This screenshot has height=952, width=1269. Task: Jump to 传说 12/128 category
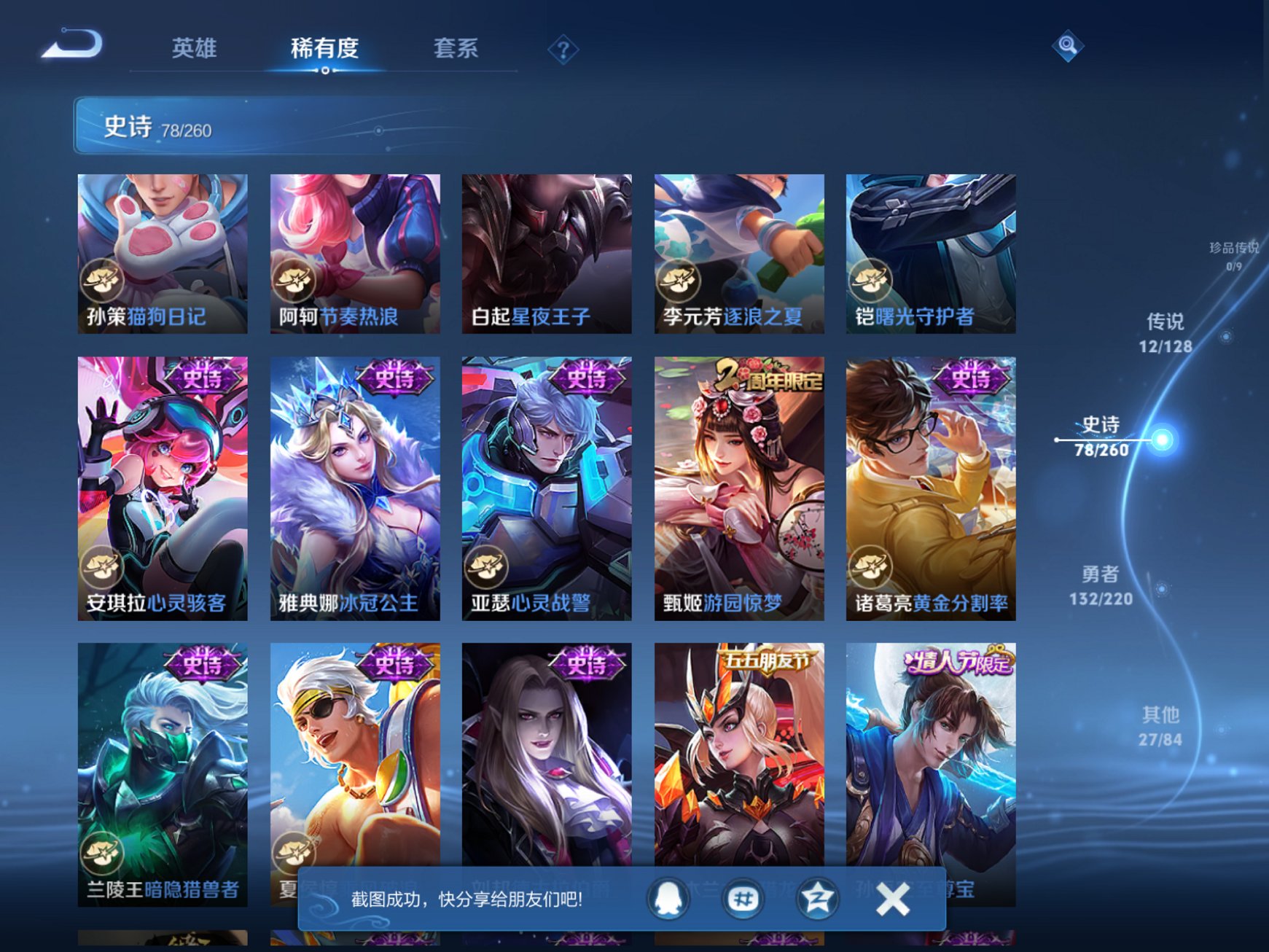click(1168, 332)
